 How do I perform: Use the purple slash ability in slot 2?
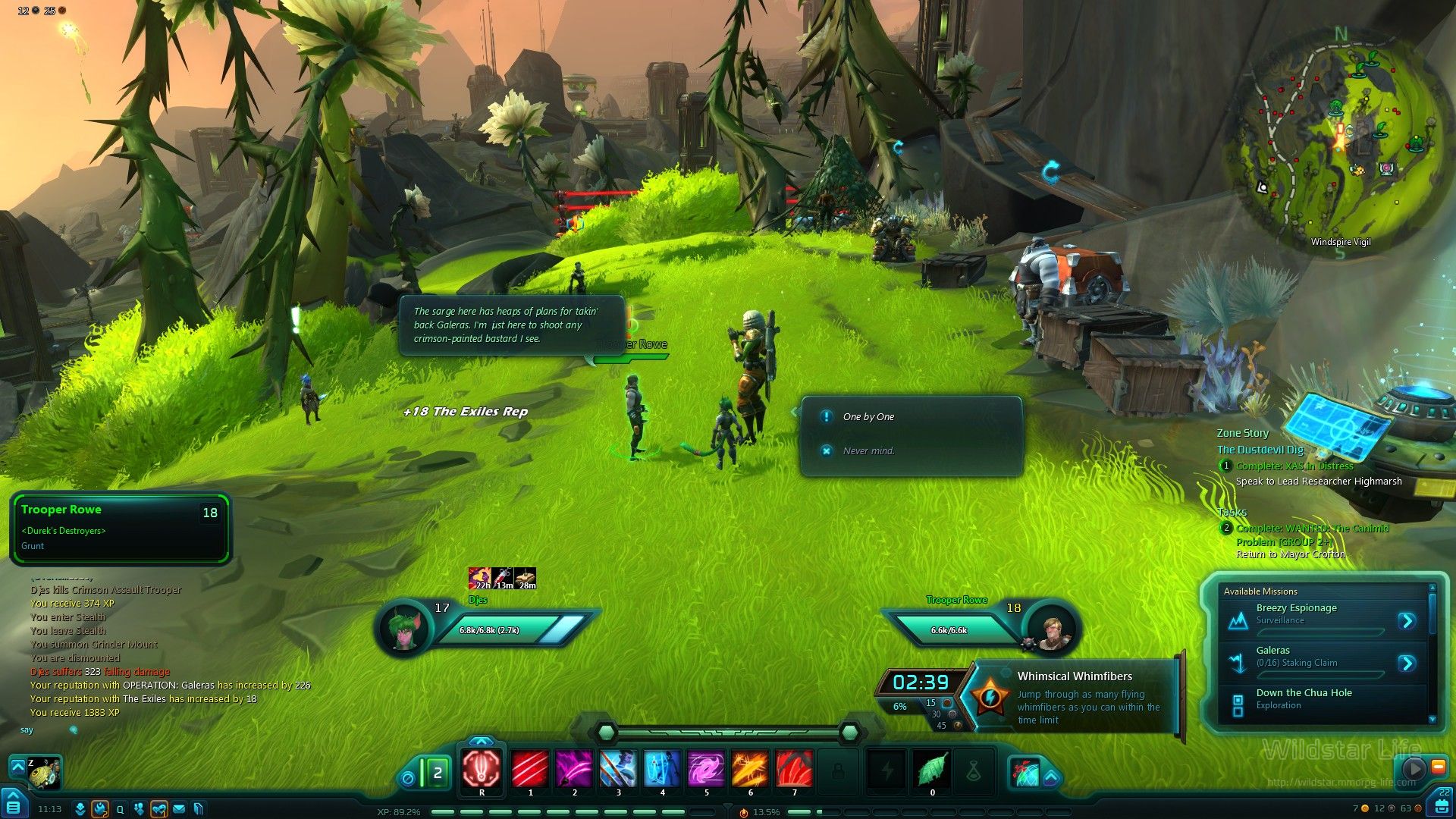click(574, 769)
